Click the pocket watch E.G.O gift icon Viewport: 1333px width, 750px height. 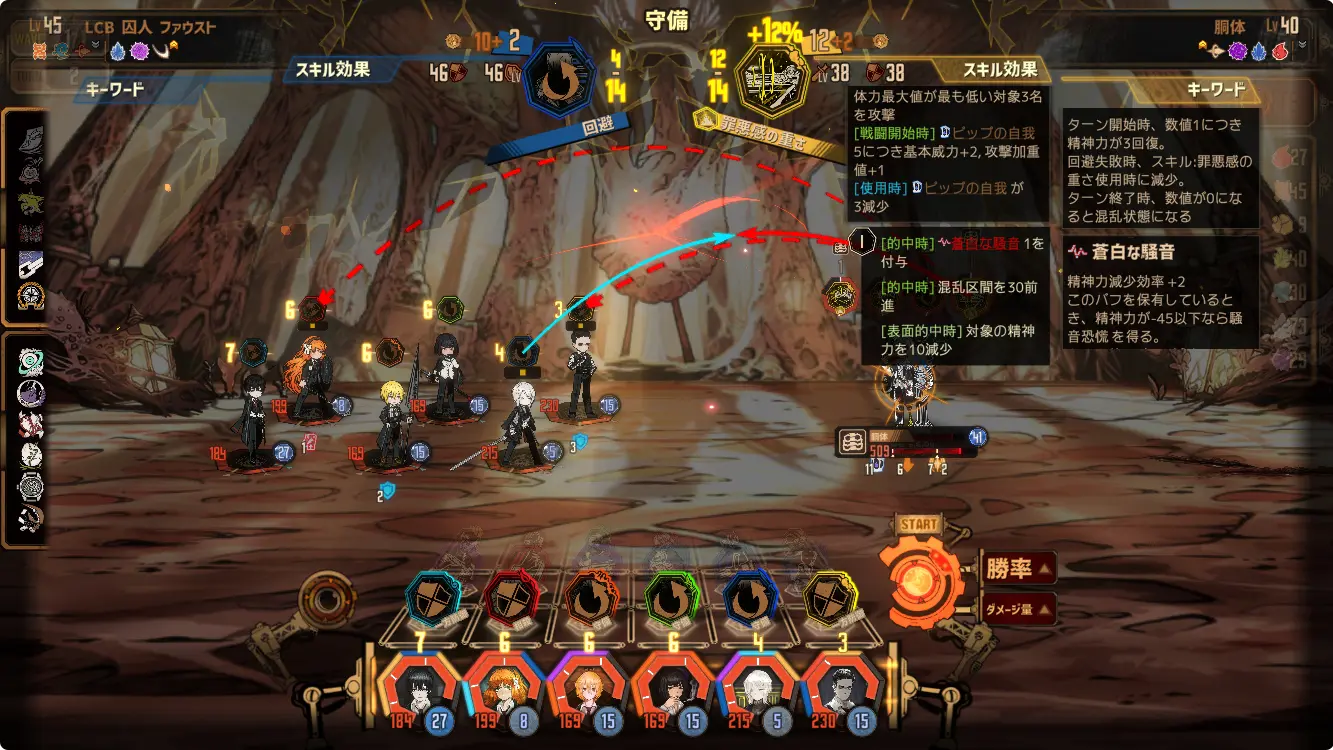click(31, 487)
